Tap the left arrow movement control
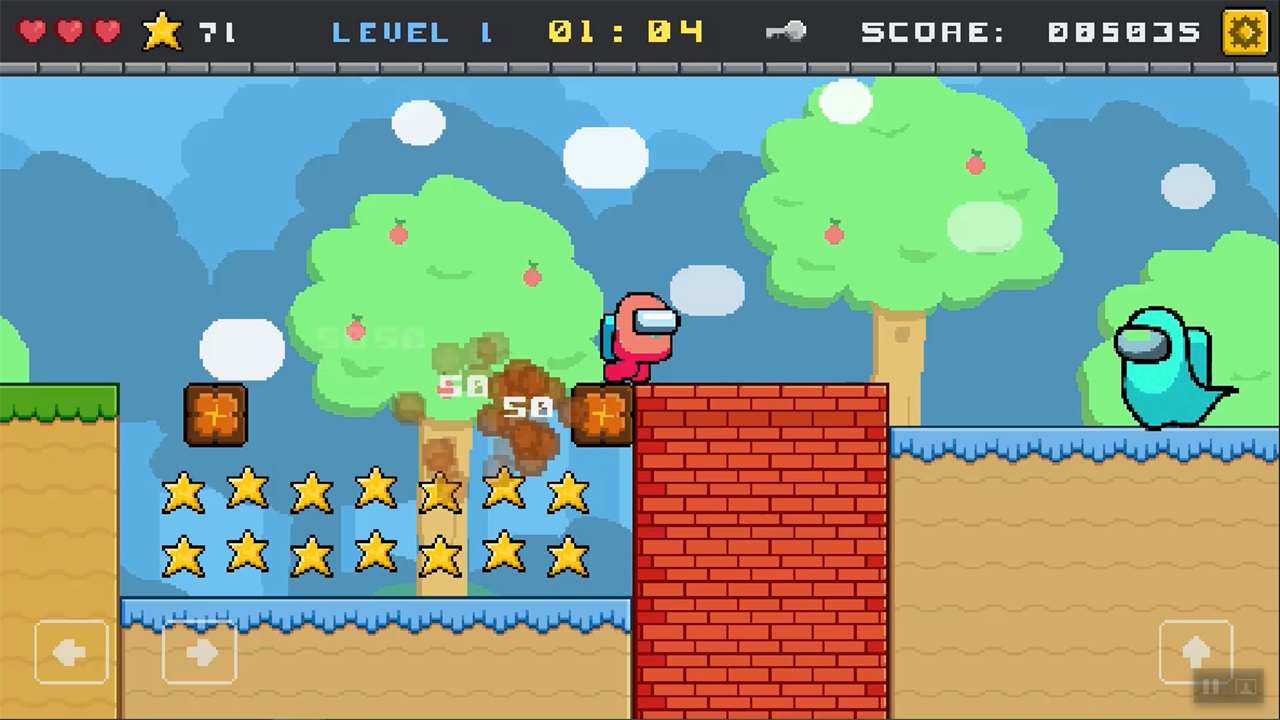The width and height of the screenshot is (1280, 720). [x=71, y=652]
